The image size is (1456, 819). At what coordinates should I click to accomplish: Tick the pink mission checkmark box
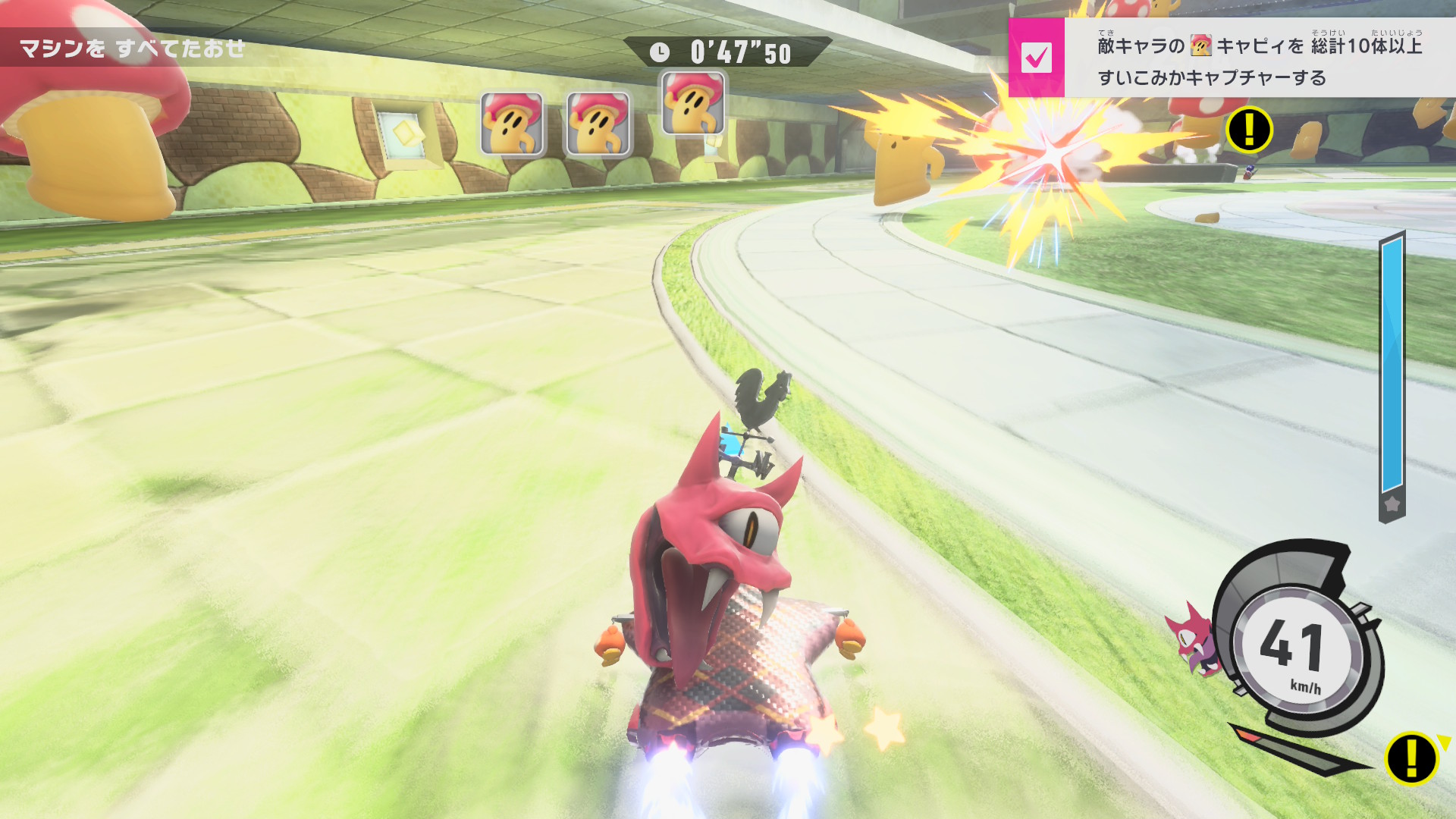[1036, 58]
